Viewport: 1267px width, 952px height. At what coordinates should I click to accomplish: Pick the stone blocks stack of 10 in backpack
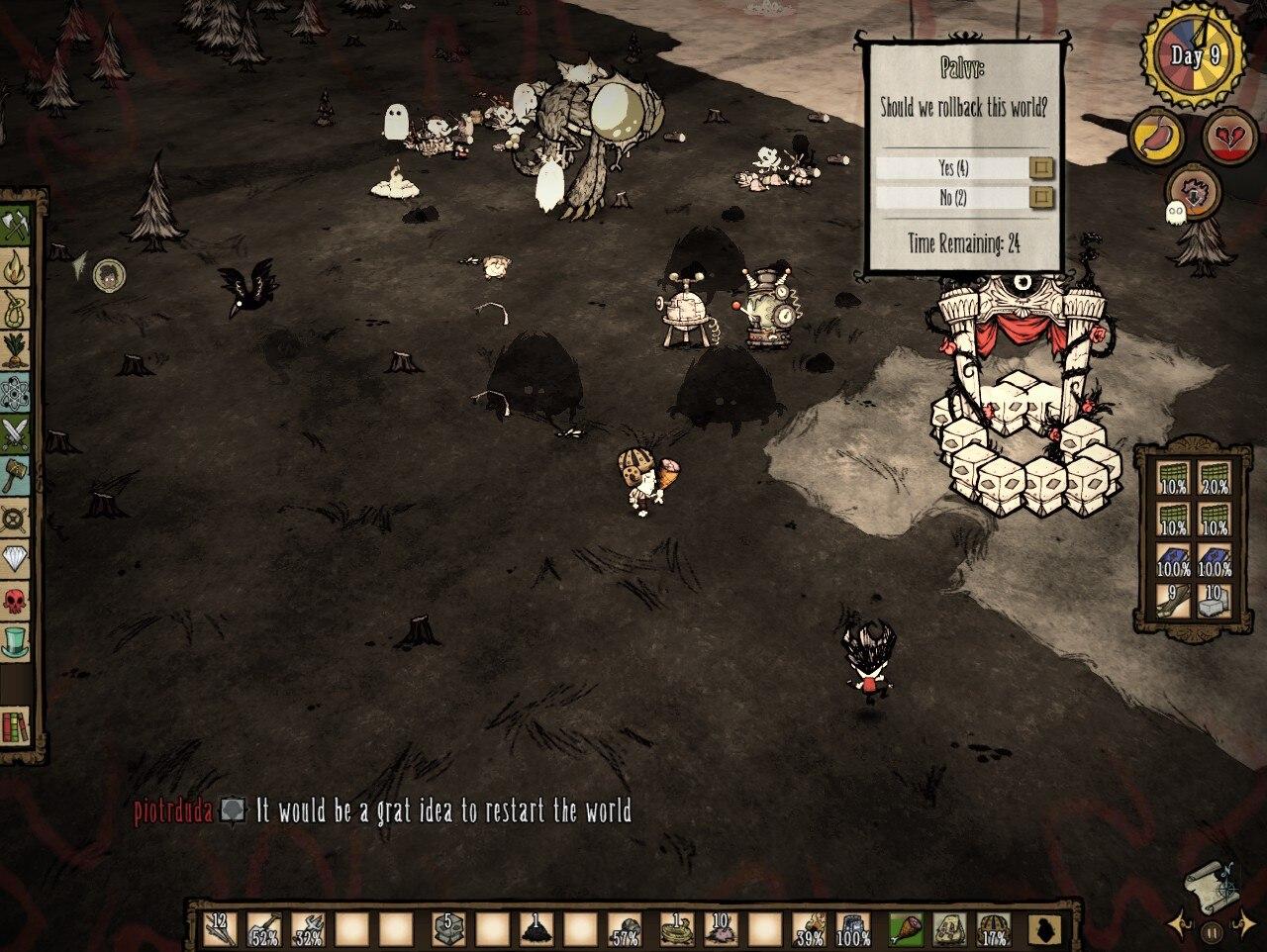1214,599
